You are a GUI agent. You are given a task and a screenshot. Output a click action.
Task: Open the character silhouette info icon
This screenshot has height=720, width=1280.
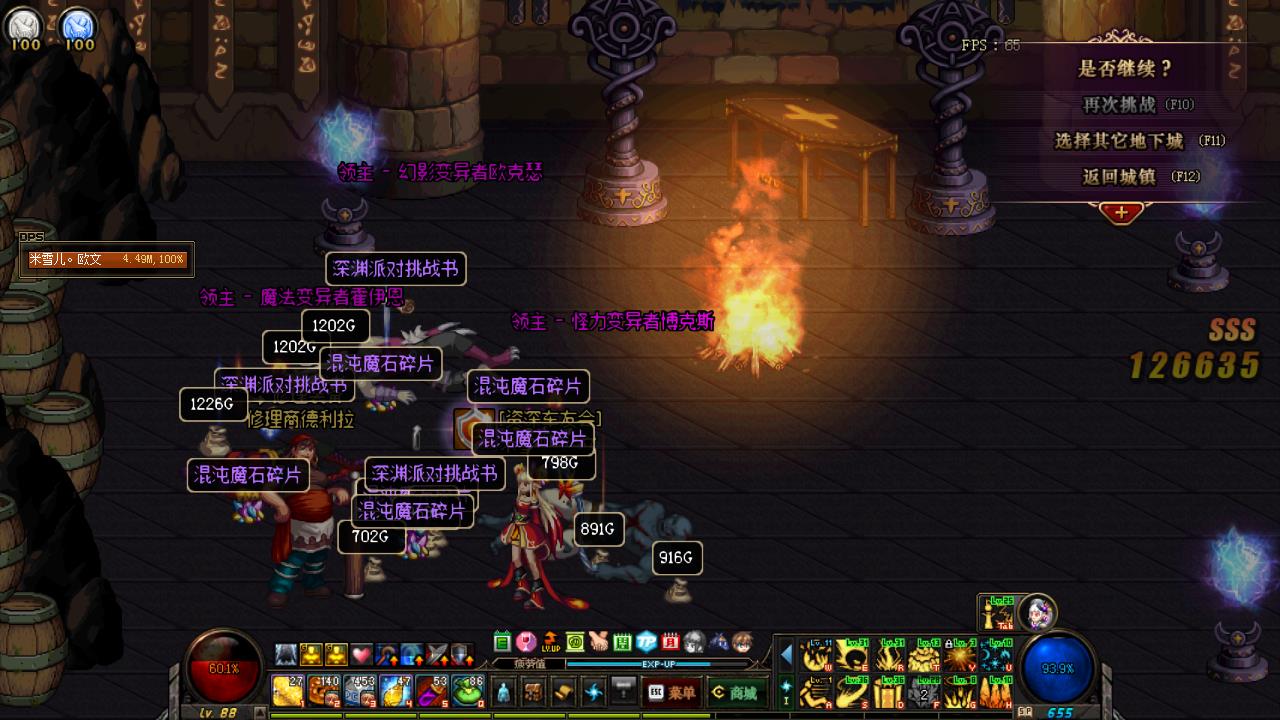(504, 691)
